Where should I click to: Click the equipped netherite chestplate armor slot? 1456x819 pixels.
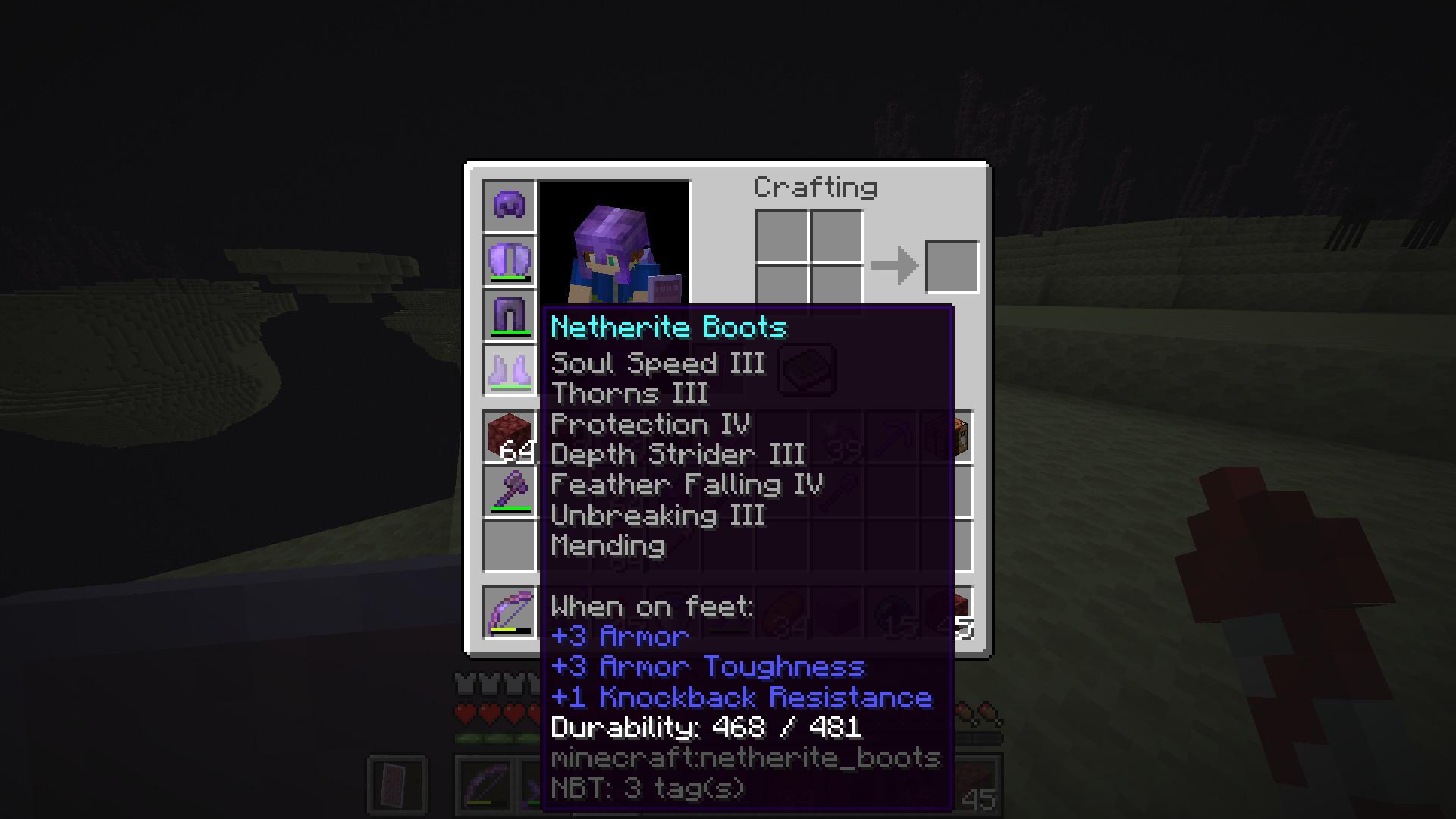pyautogui.click(x=508, y=260)
